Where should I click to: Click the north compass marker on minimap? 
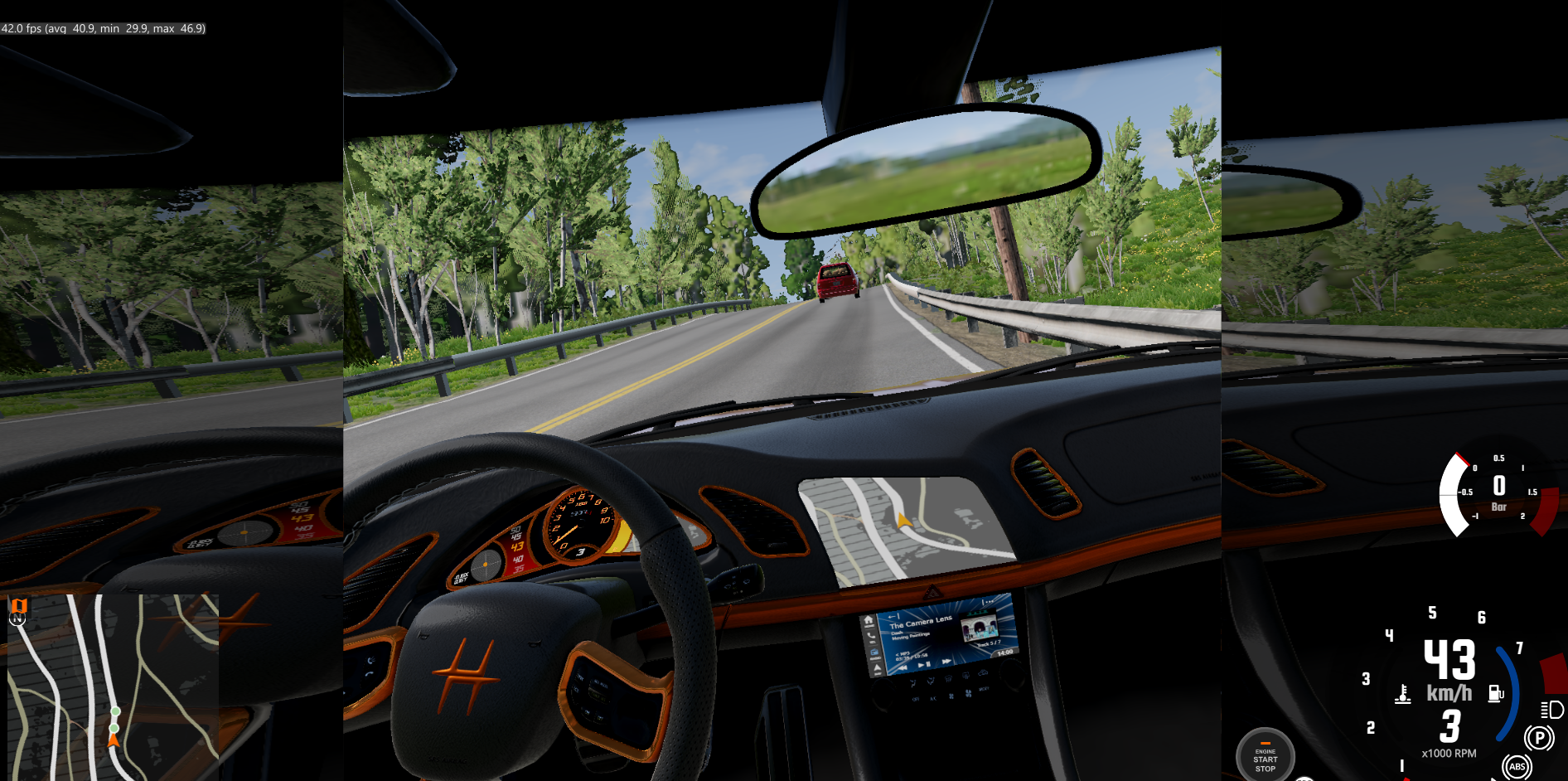pyautogui.click(x=17, y=619)
